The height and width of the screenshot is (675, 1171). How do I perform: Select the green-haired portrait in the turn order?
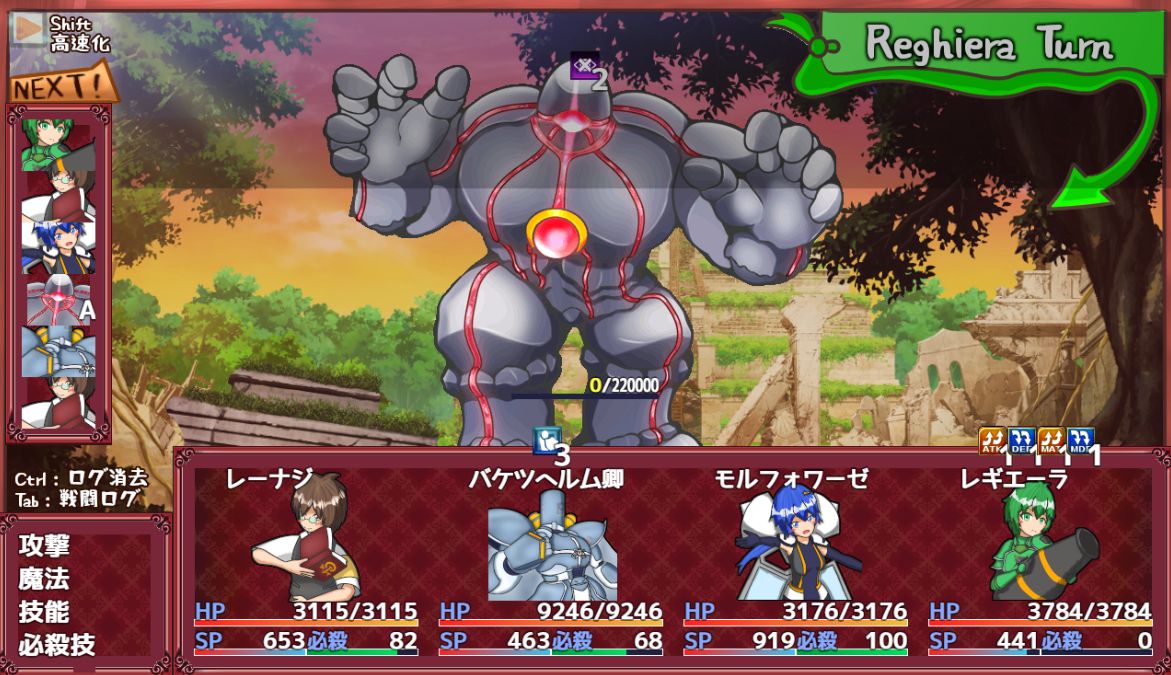point(58,142)
